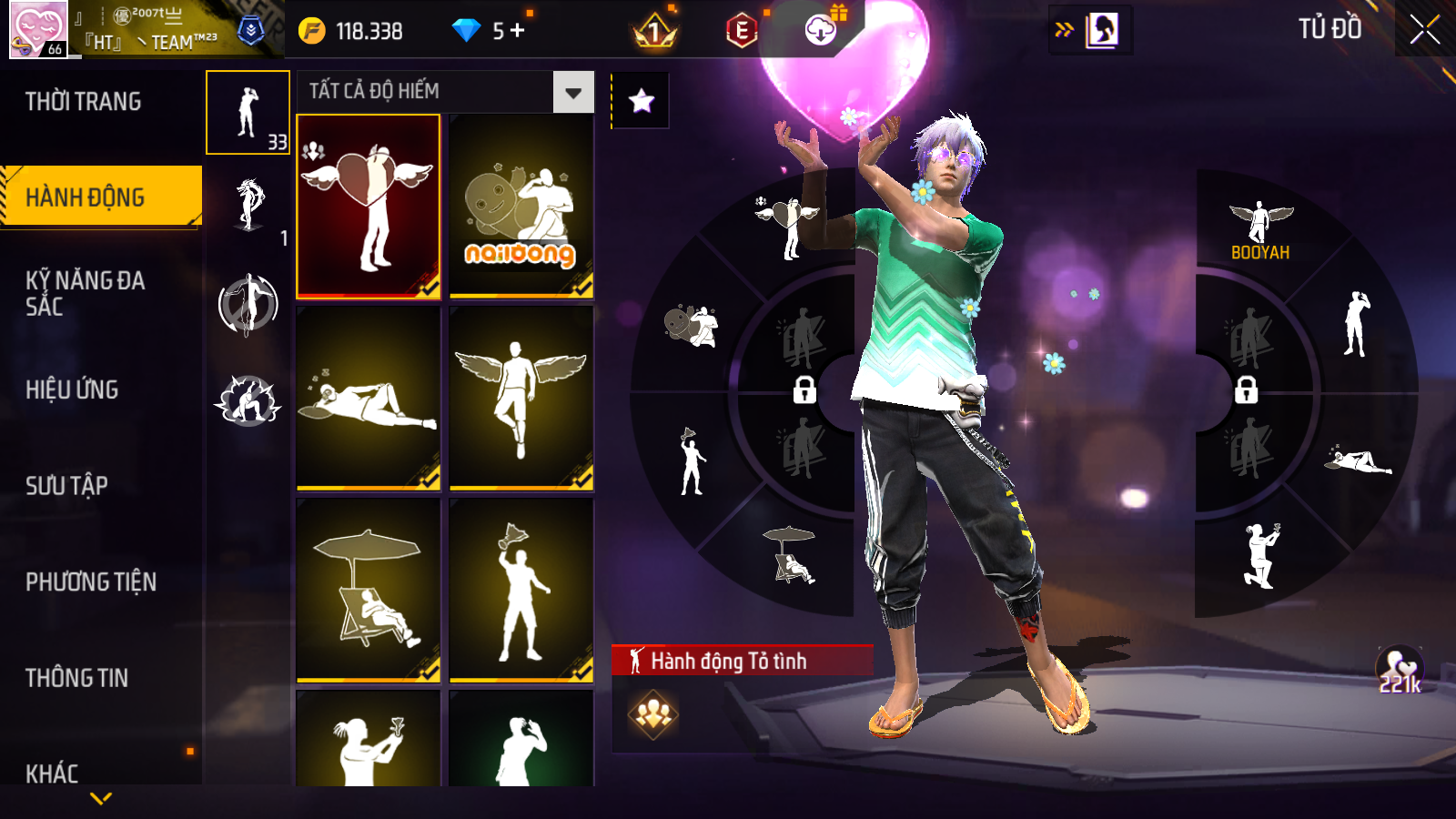Screen dimensions: 1456x819
Task: Show the Thông Tin section
Action: pos(77,678)
